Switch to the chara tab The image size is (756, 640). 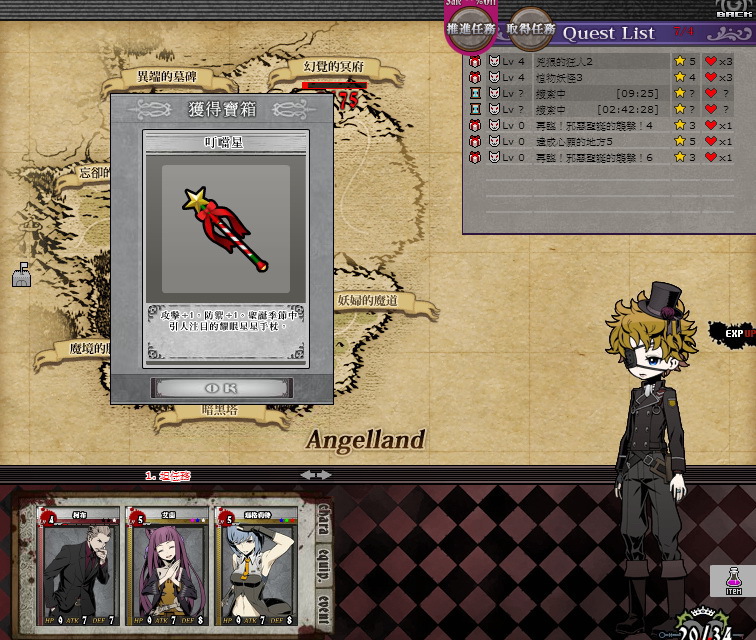coord(324,519)
